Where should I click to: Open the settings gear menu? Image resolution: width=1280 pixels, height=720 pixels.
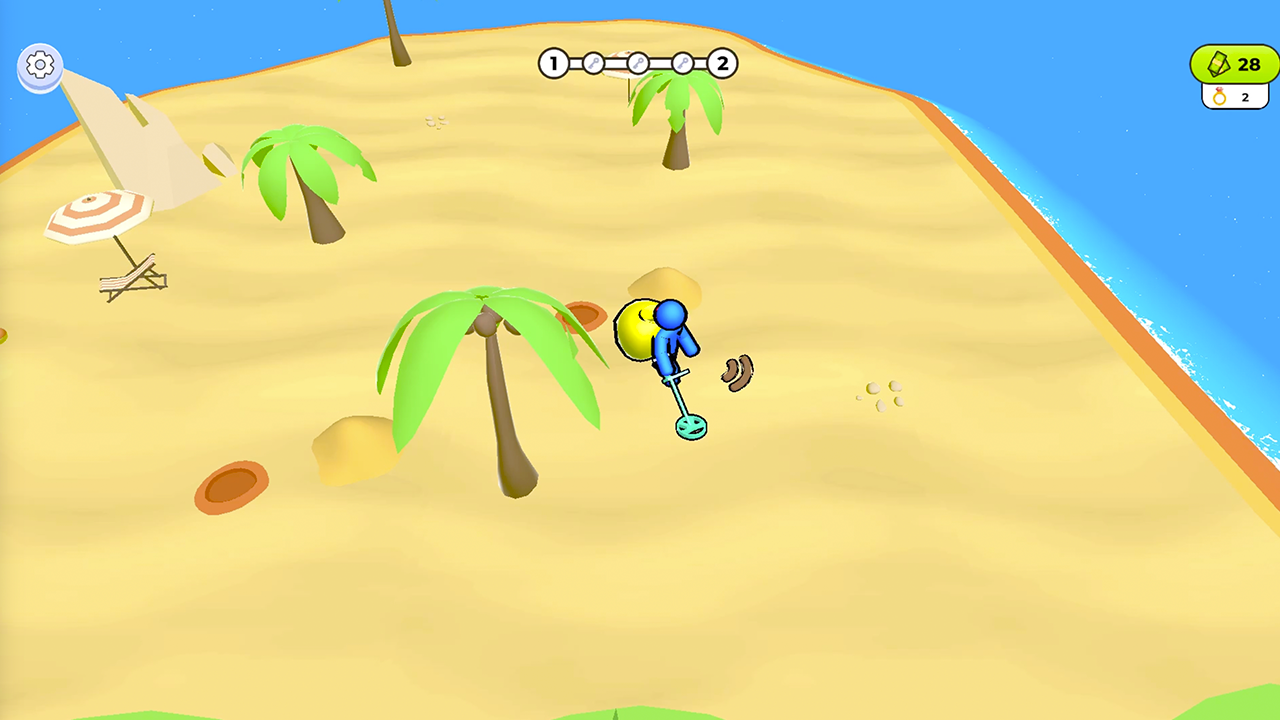(39, 66)
